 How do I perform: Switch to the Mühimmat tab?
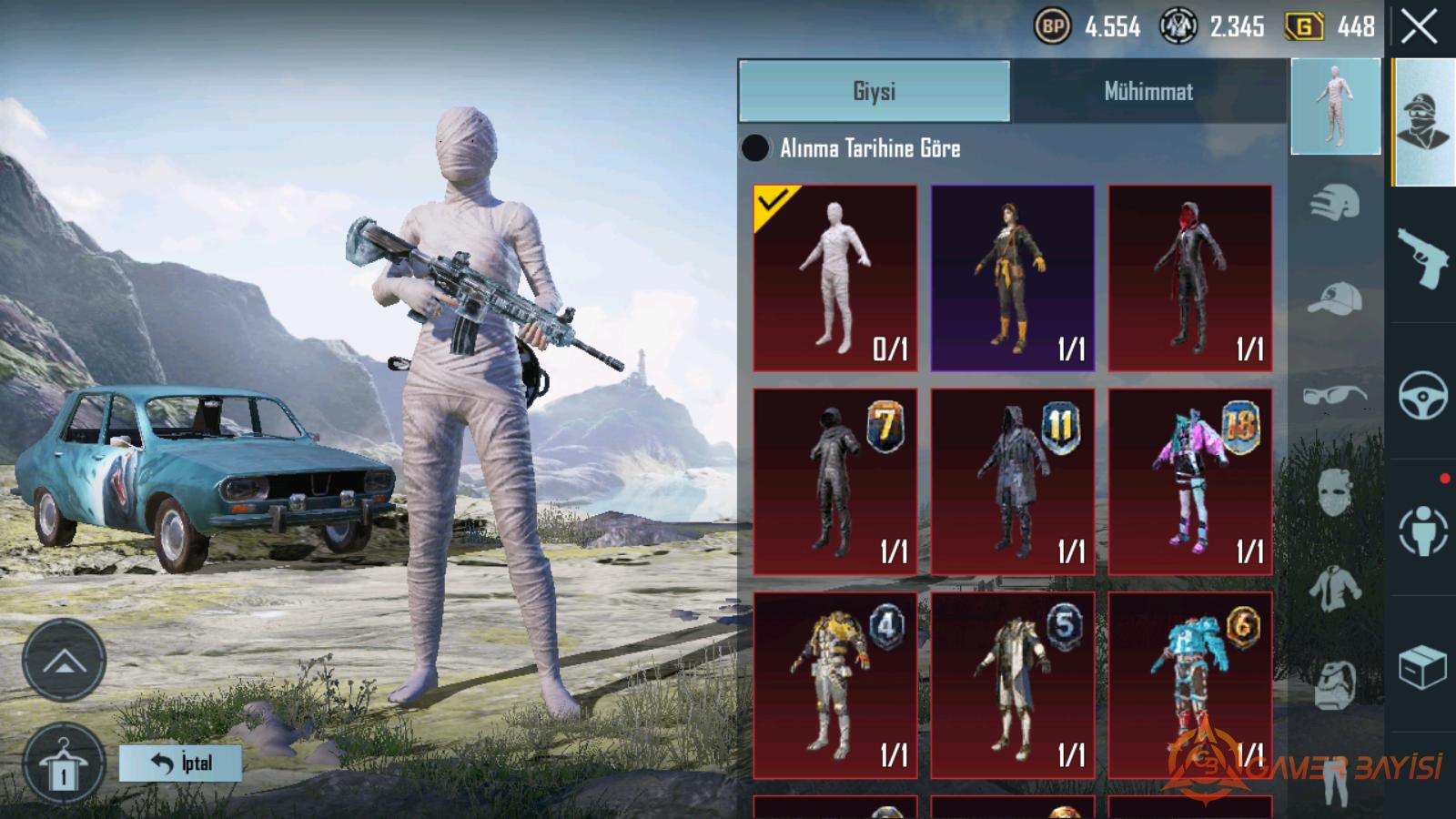[x=1148, y=91]
